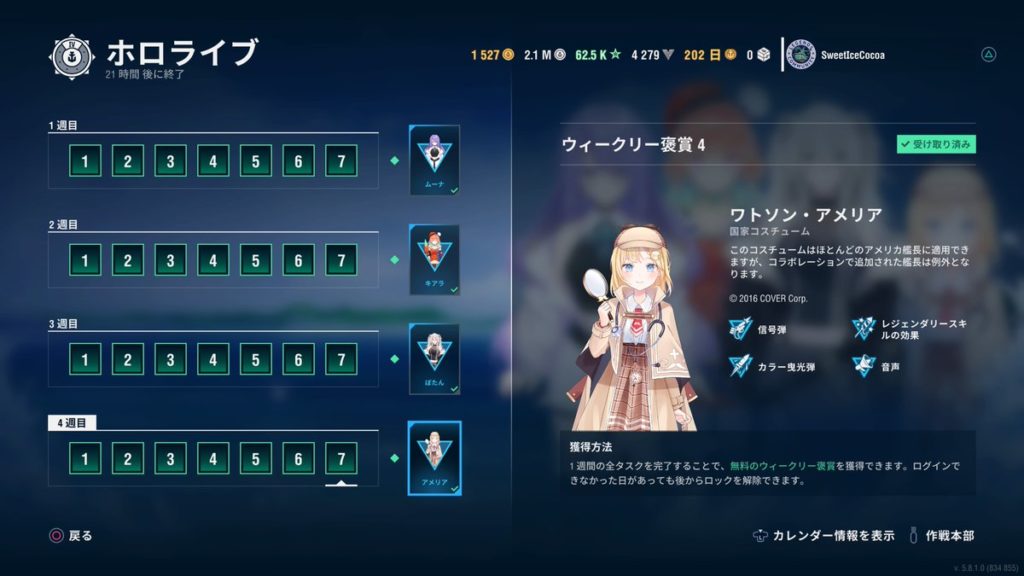Select the ムーナ week 1 reward card
This screenshot has height=576, width=1024.
coord(434,160)
